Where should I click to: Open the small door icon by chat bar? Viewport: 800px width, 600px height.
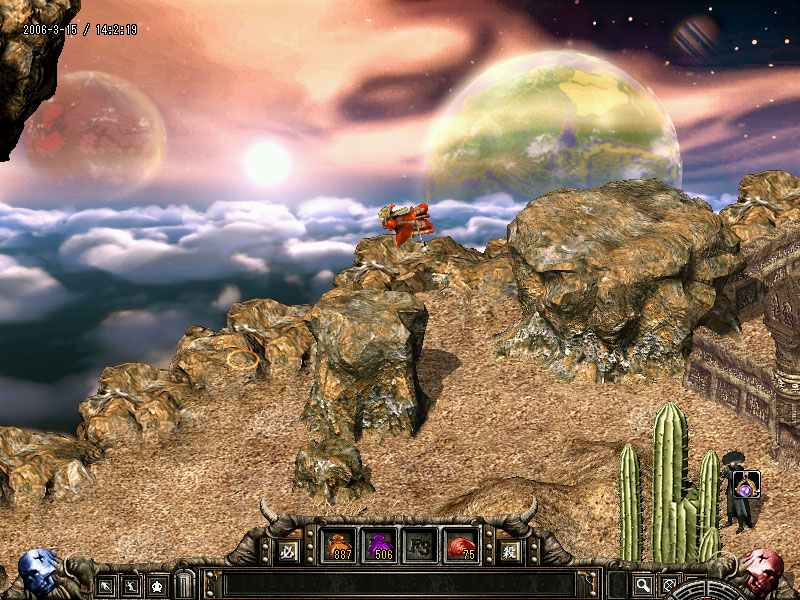tap(184, 584)
